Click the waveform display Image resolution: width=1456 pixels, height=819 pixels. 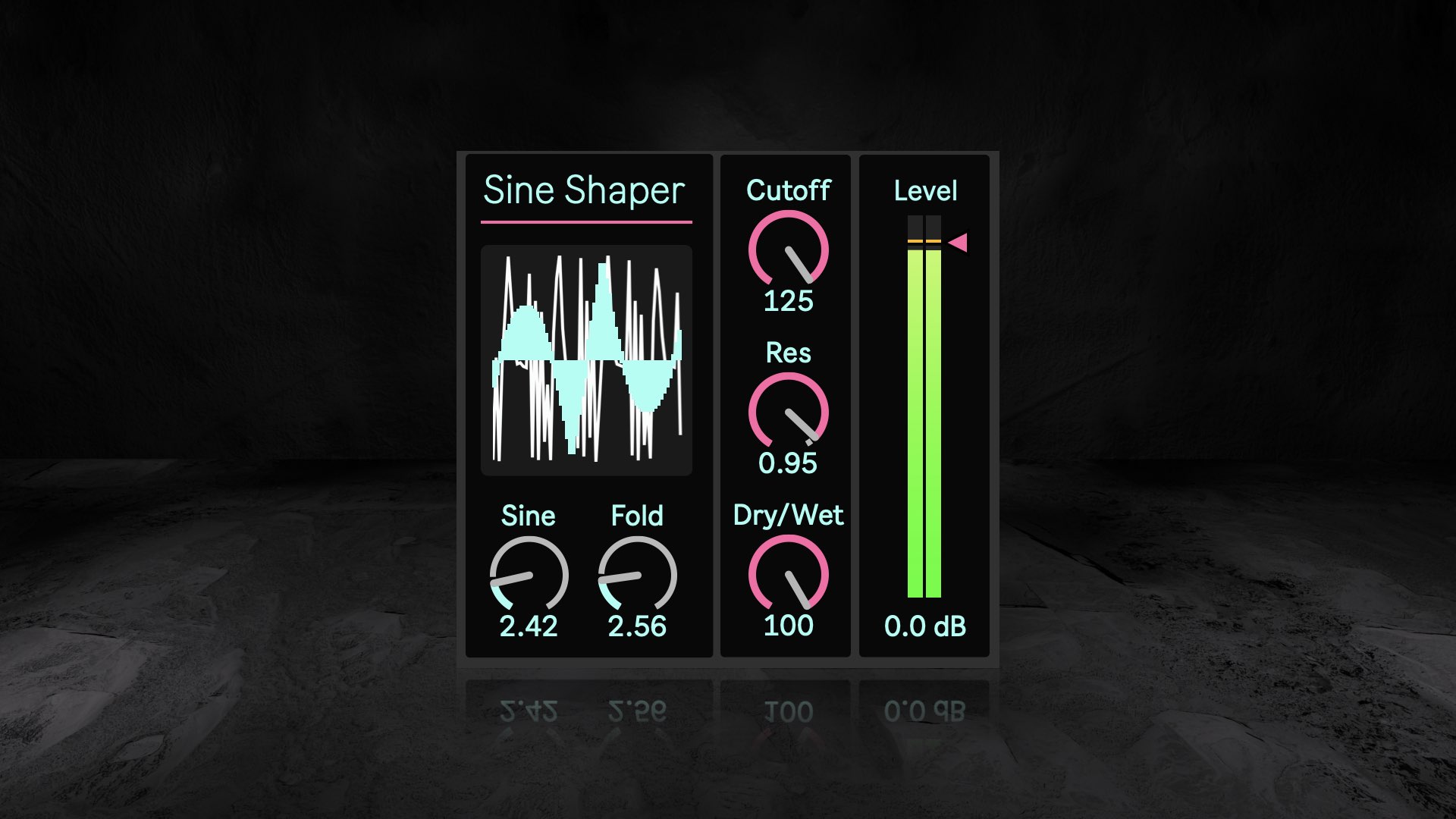click(586, 360)
